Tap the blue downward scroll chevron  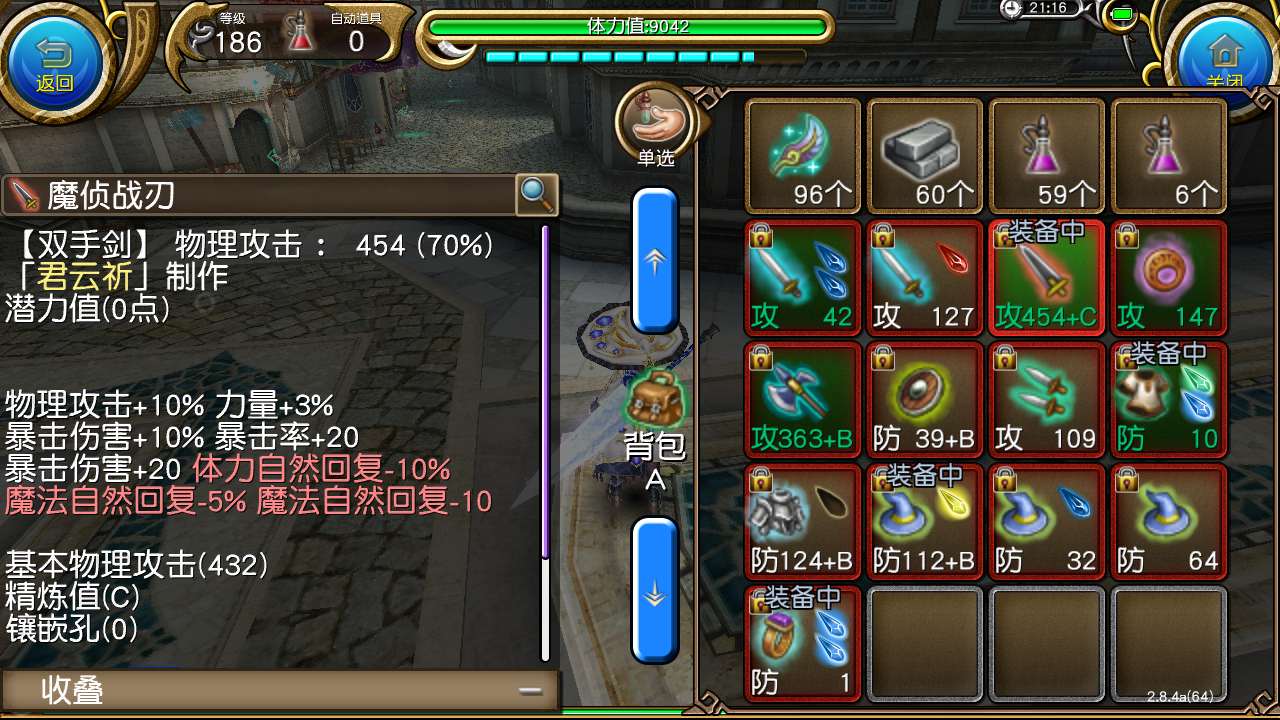click(x=655, y=592)
